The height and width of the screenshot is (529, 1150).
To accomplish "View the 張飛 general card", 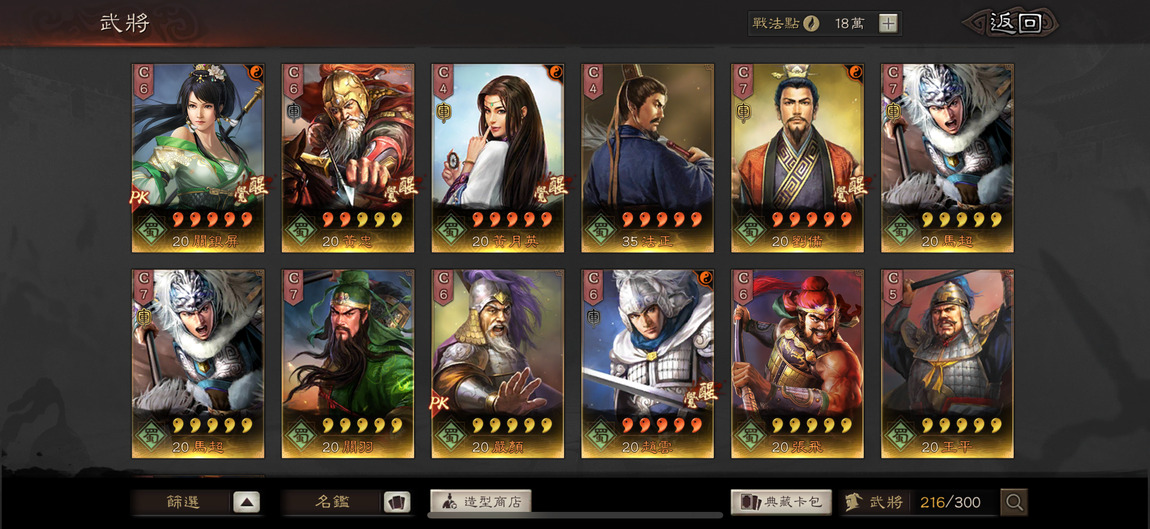I will 797,363.
